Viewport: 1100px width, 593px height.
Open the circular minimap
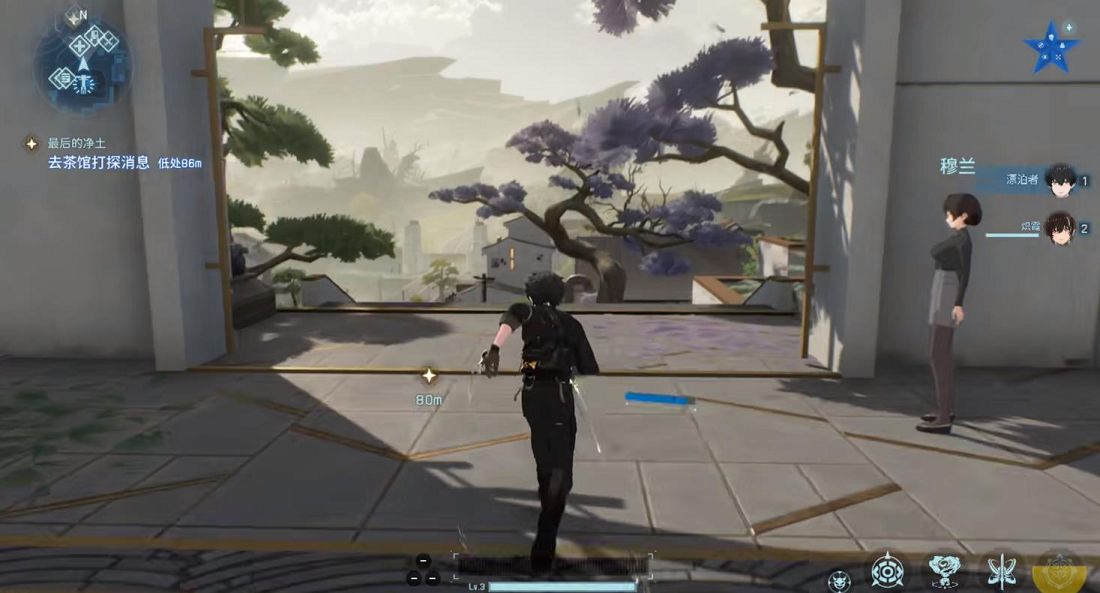pyautogui.click(x=82, y=62)
